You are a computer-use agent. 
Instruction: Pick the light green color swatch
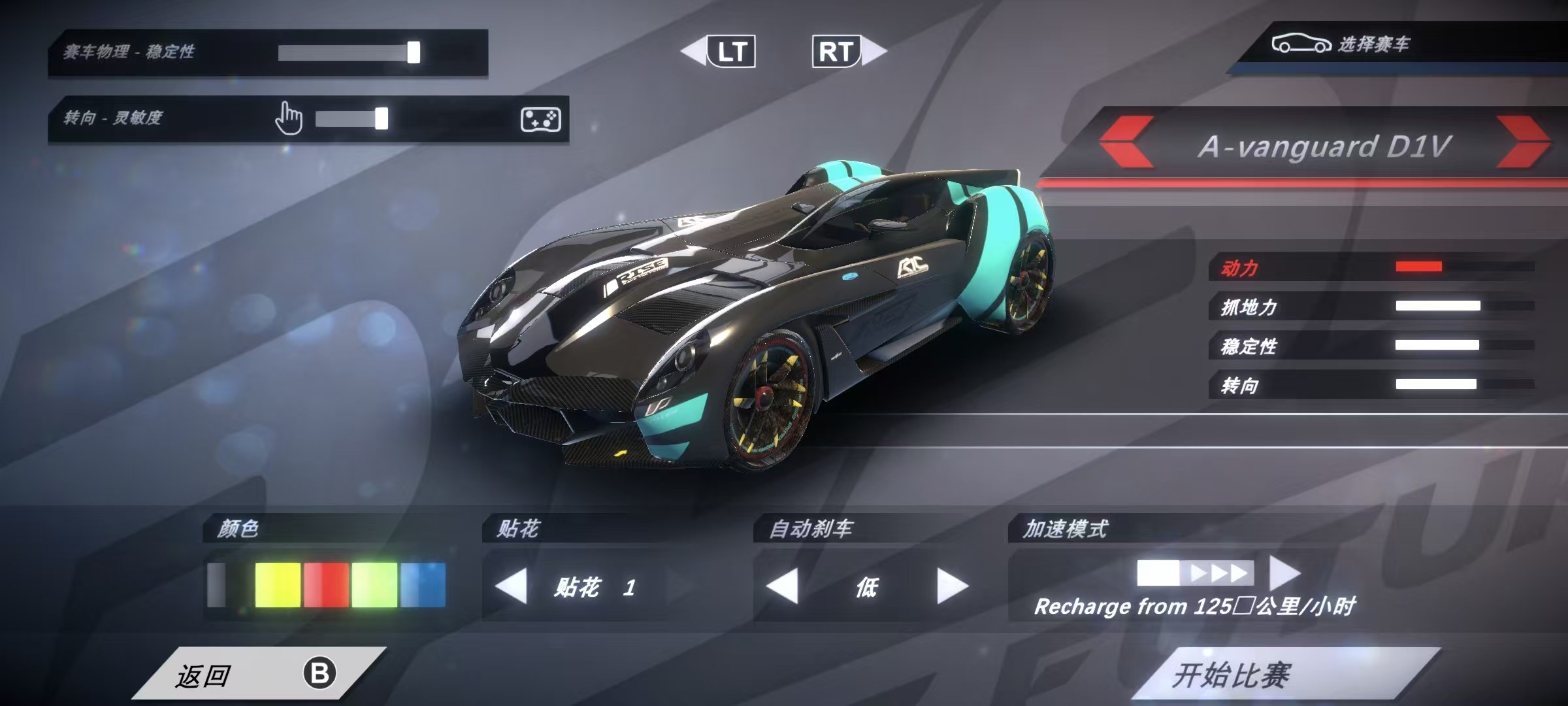point(374,584)
